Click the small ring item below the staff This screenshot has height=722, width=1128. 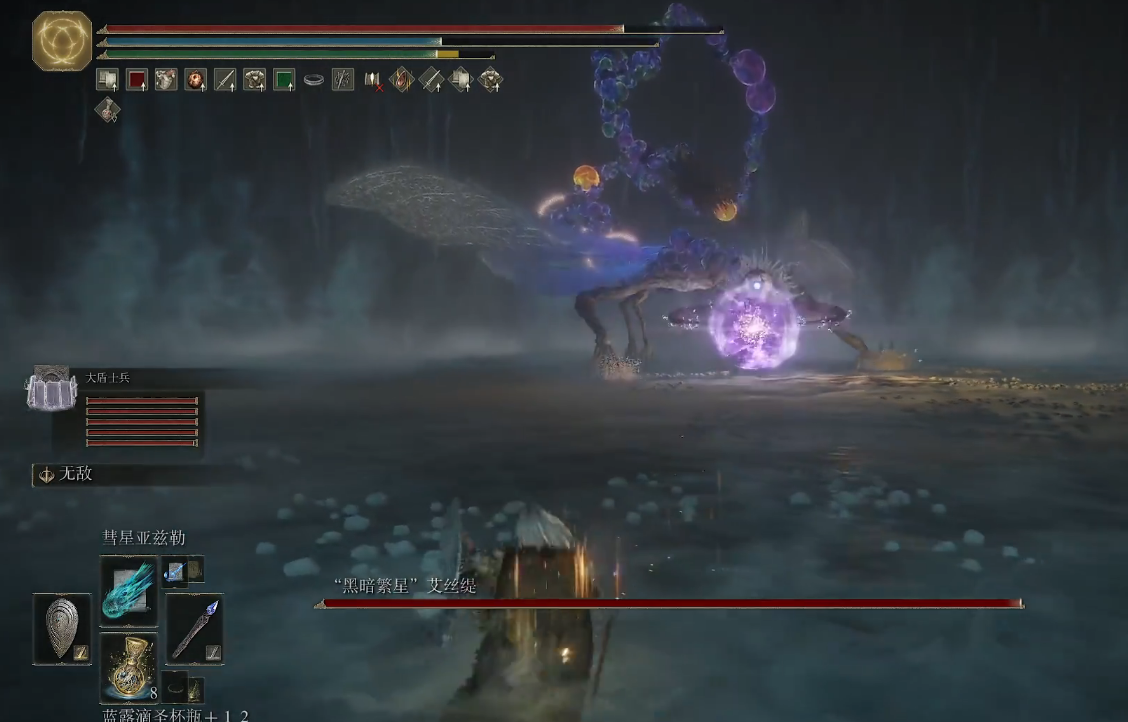coord(177,687)
